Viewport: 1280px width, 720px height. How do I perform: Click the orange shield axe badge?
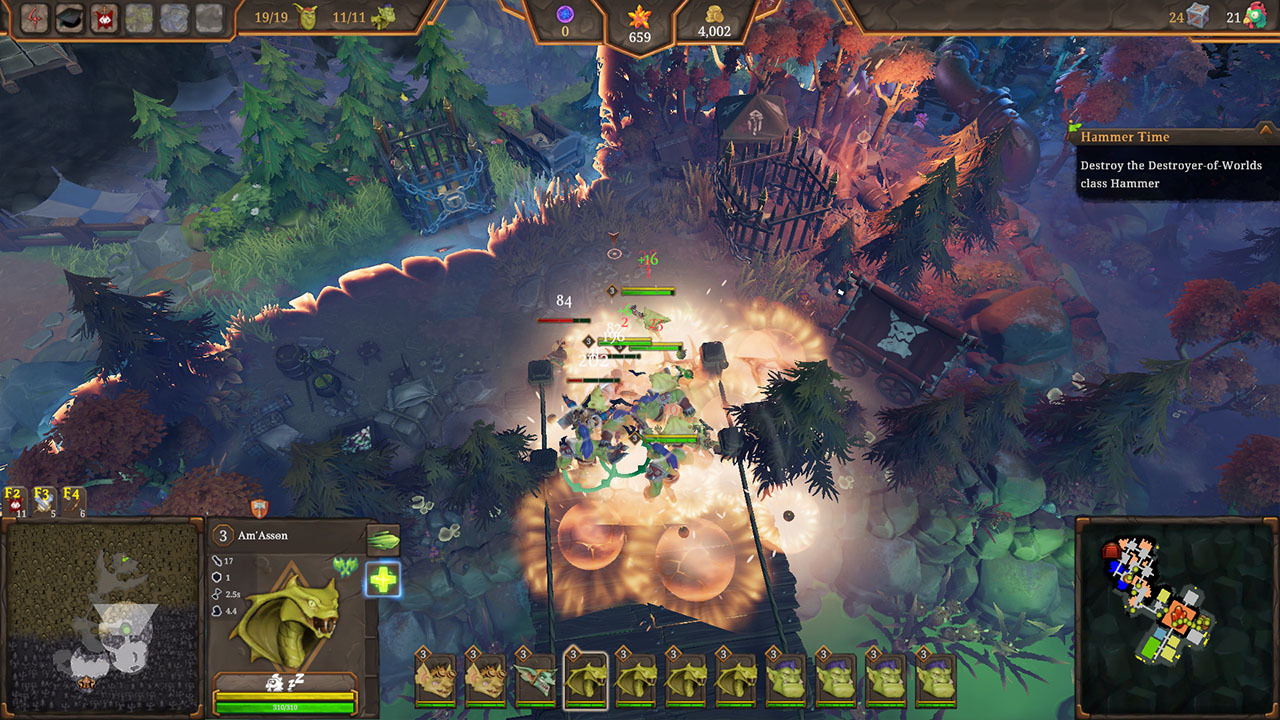[259, 508]
